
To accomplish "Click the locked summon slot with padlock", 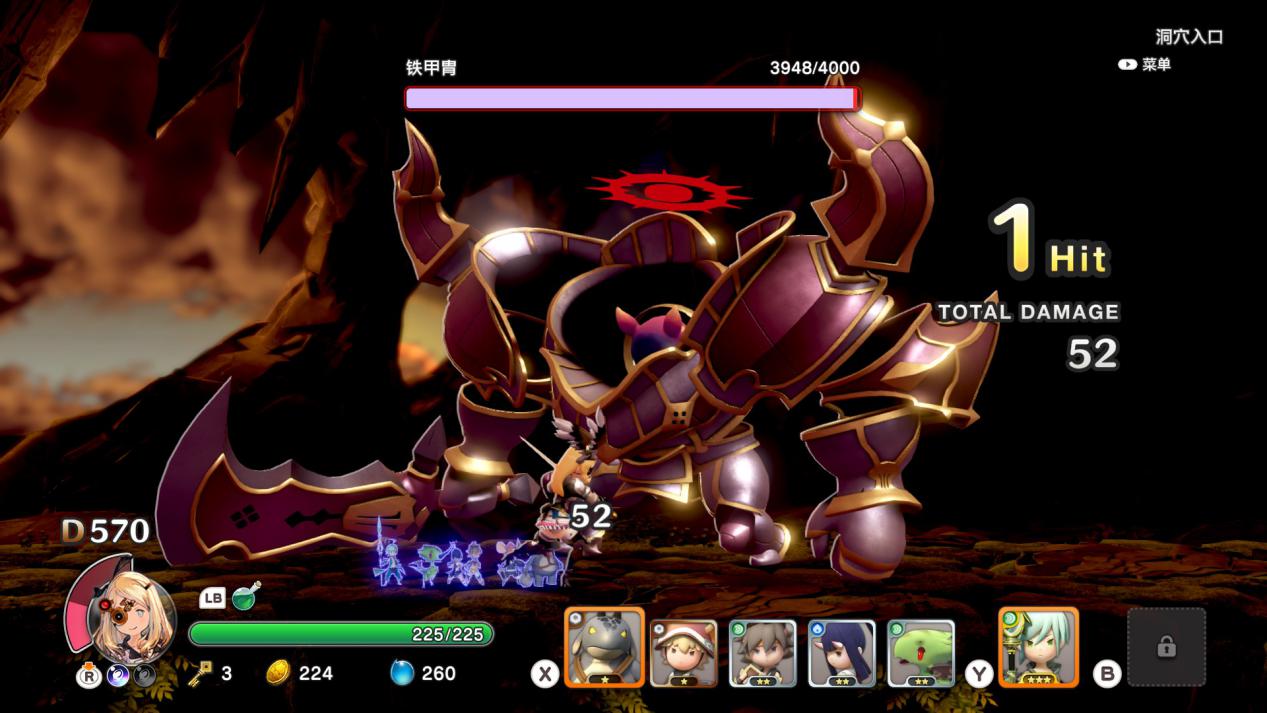I will click(1166, 647).
